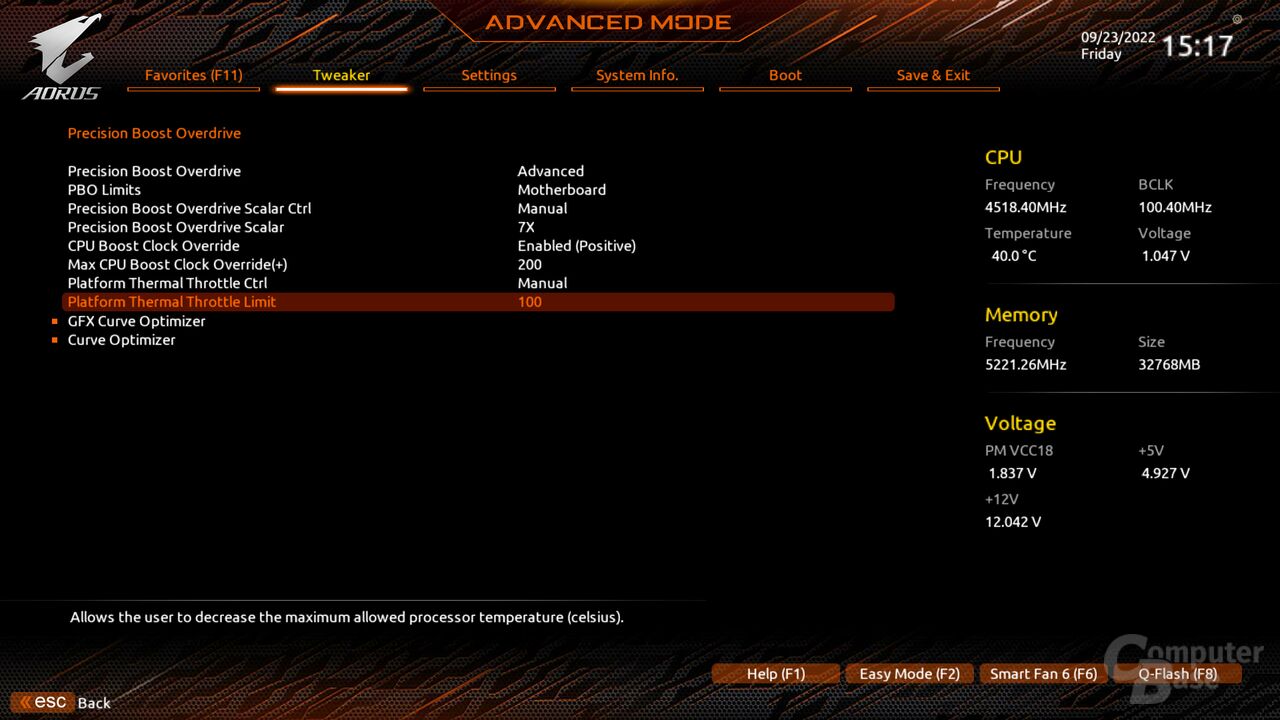
Task: Launch the Q-Flash (F8) utility
Action: point(1177,674)
